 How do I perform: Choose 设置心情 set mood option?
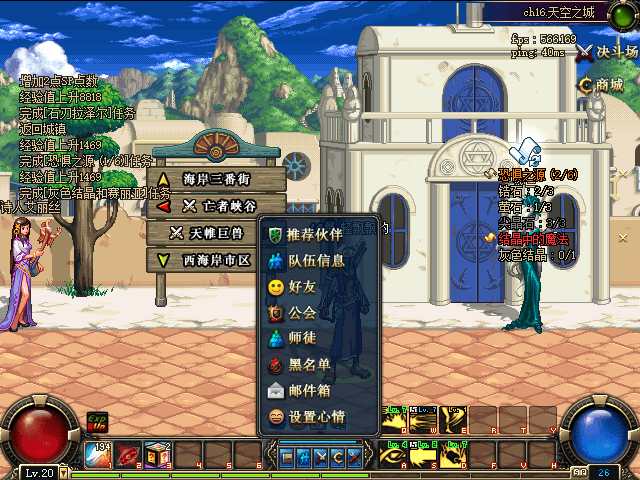point(315,416)
